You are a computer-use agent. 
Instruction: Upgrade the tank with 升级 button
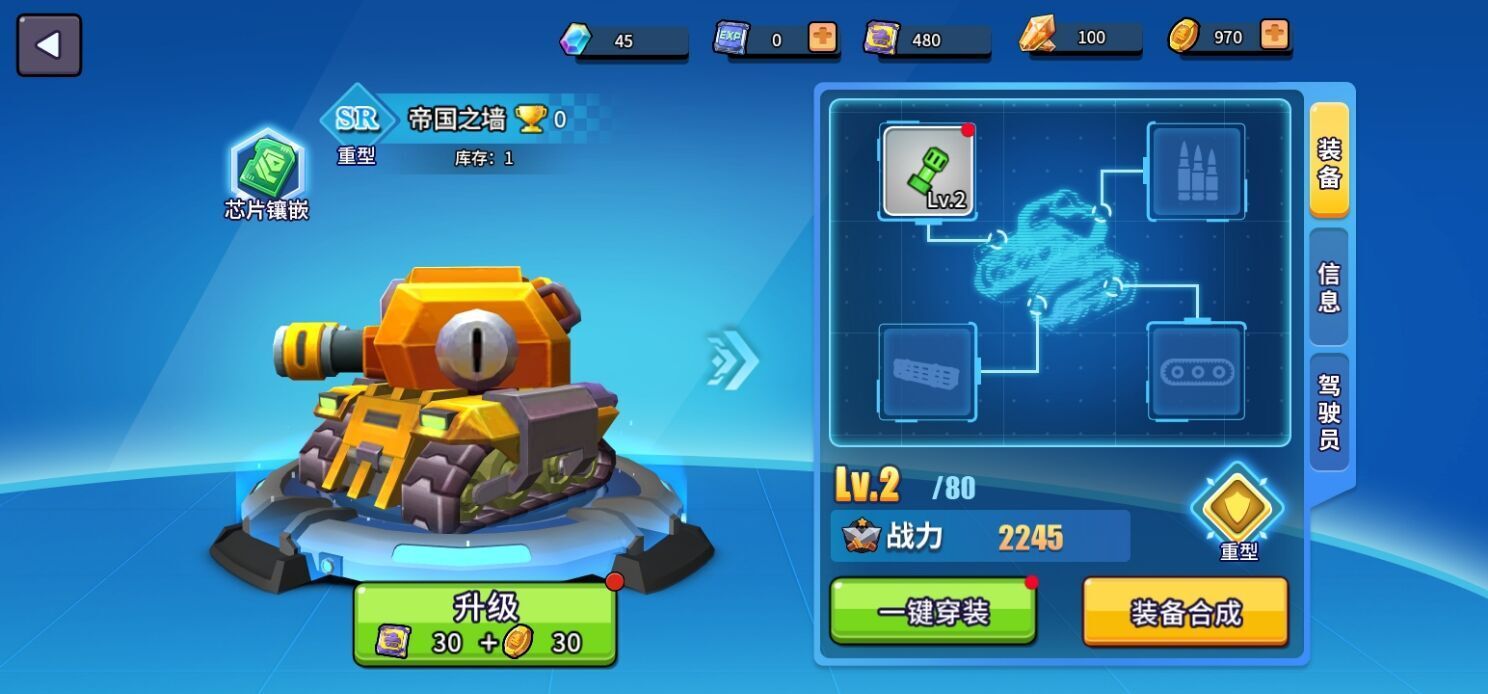click(485, 624)
